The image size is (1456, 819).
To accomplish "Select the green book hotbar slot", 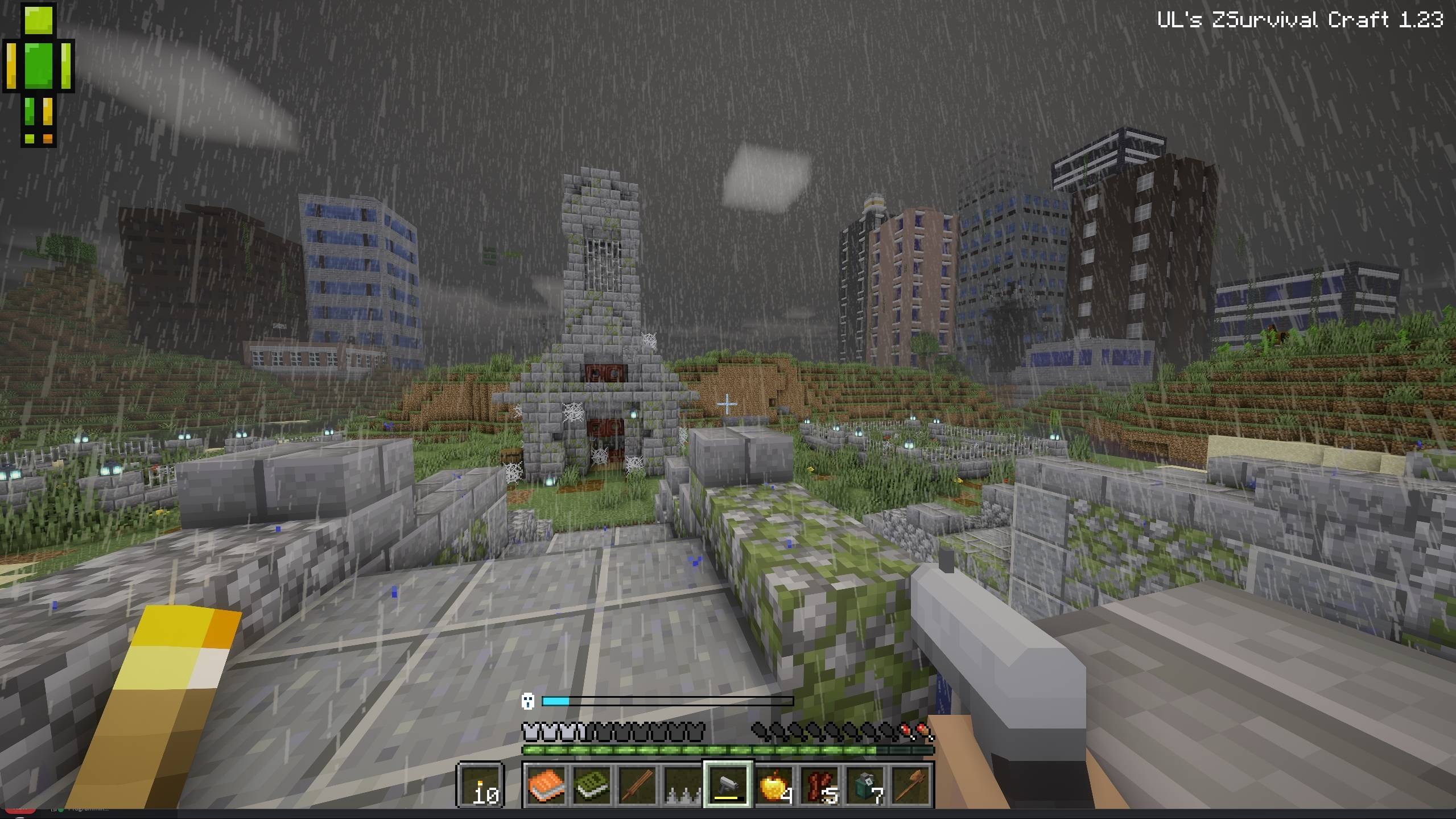I will [592, 785].
